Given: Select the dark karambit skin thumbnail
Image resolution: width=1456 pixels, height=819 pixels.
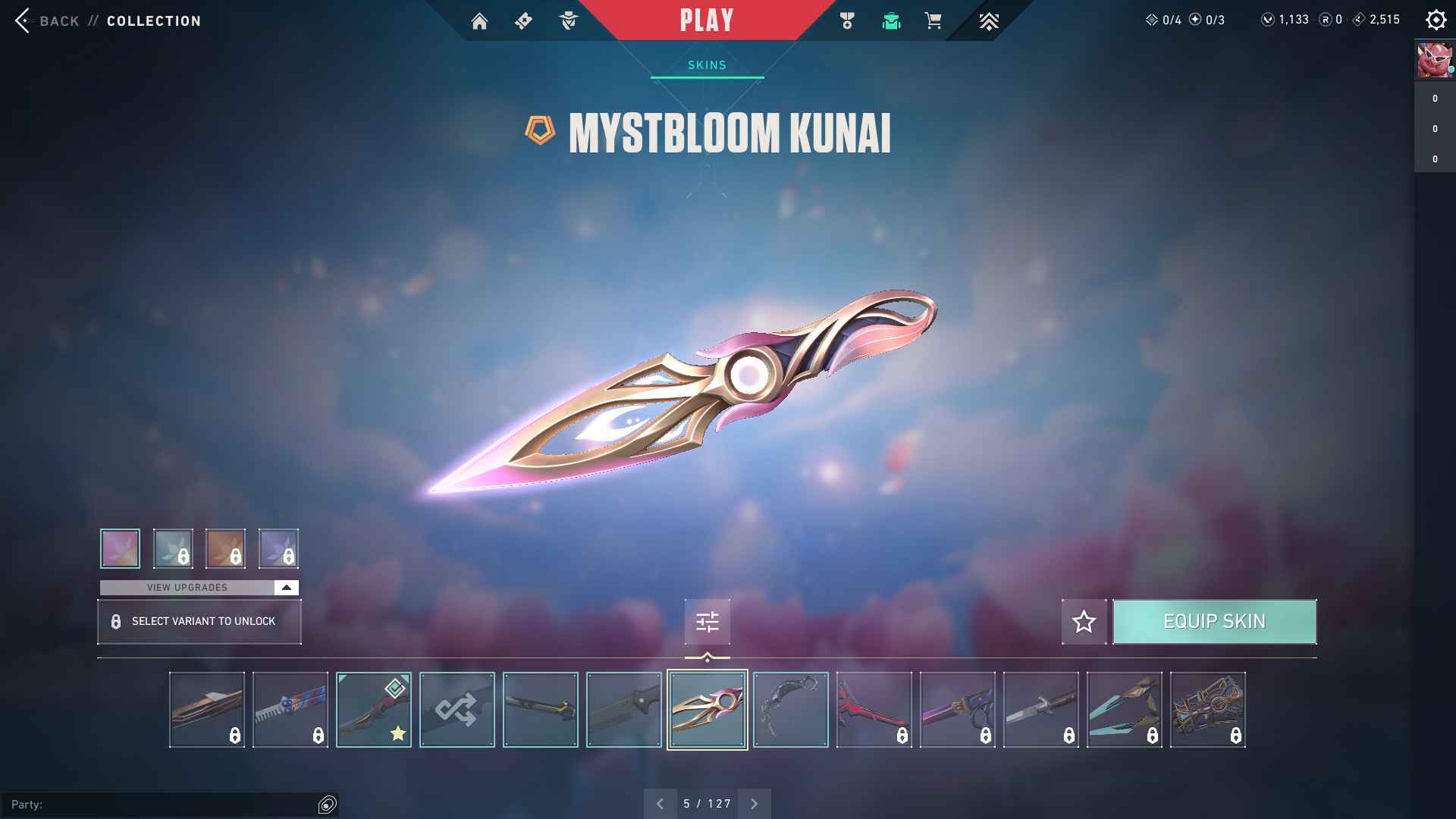Looking at the screenshot, I should coord(790,710).
